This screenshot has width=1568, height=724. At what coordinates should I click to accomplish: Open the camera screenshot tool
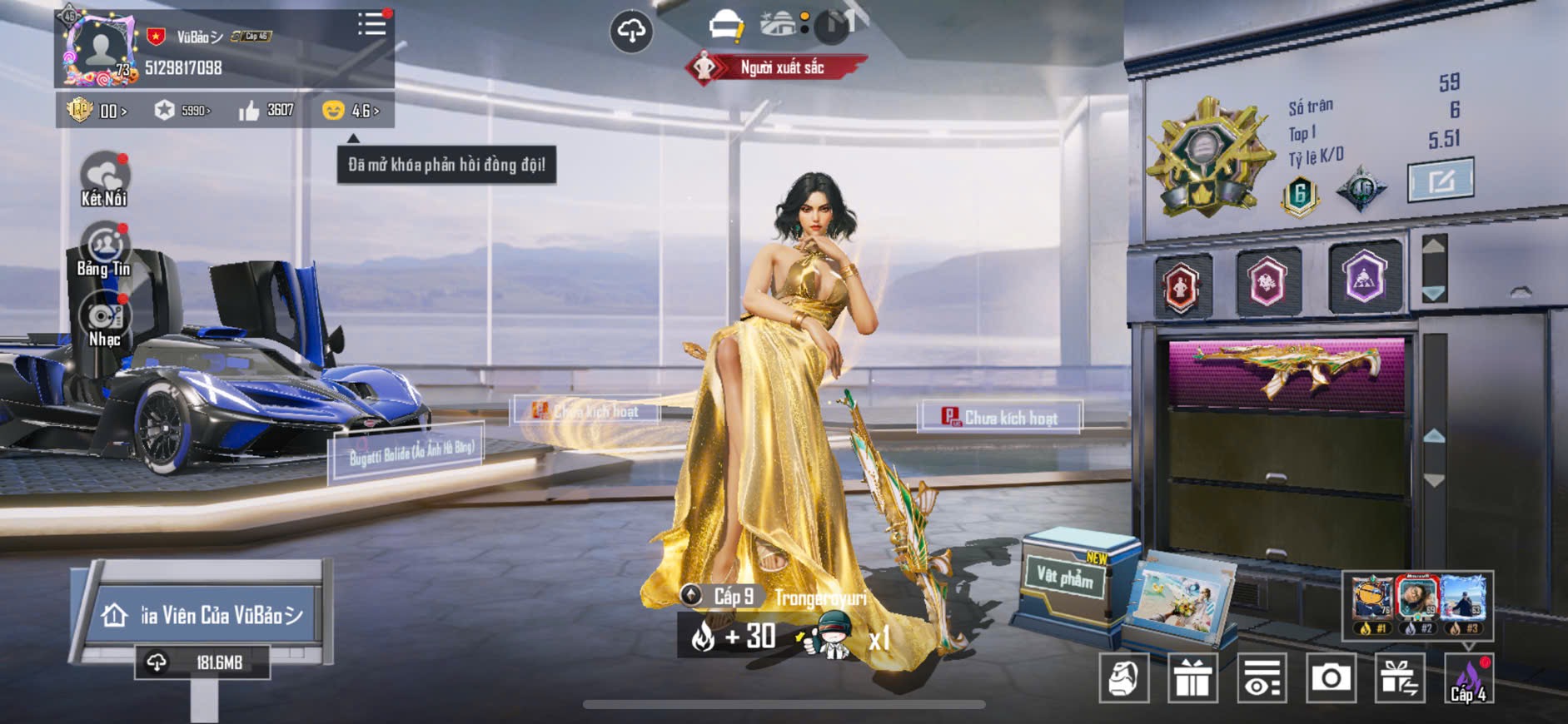coord(1331,678)
